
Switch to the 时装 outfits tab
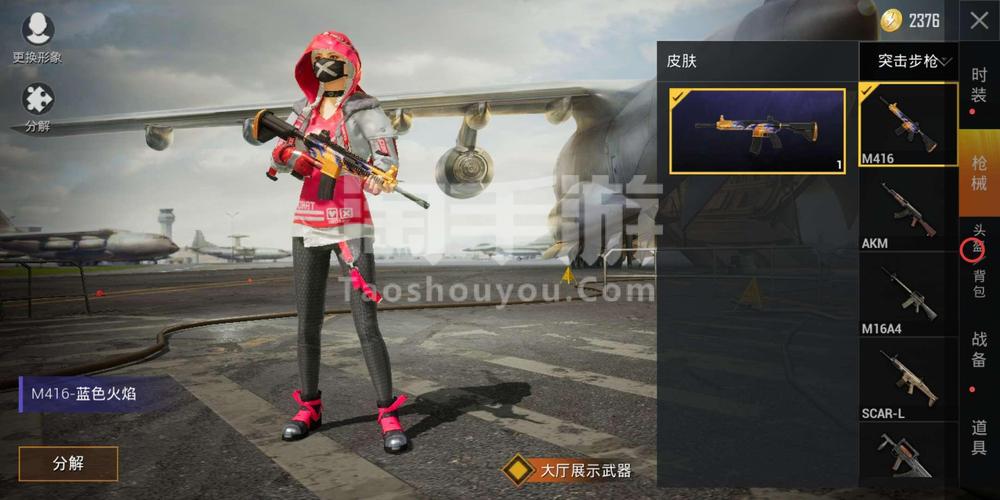pos(979,85)
